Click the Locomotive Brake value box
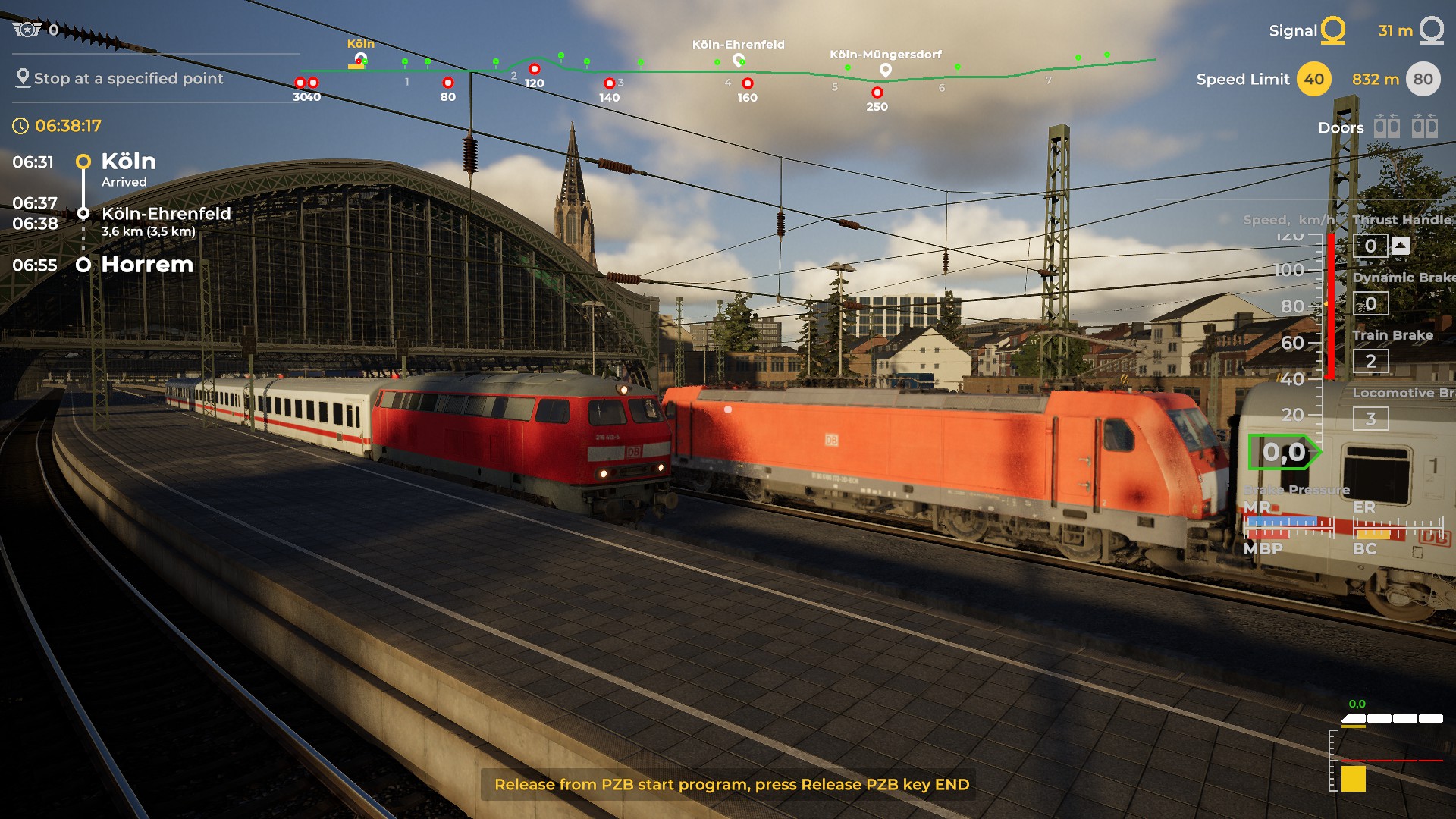The width and height of the screenshot is (1456, 819). pos(1370,419)
